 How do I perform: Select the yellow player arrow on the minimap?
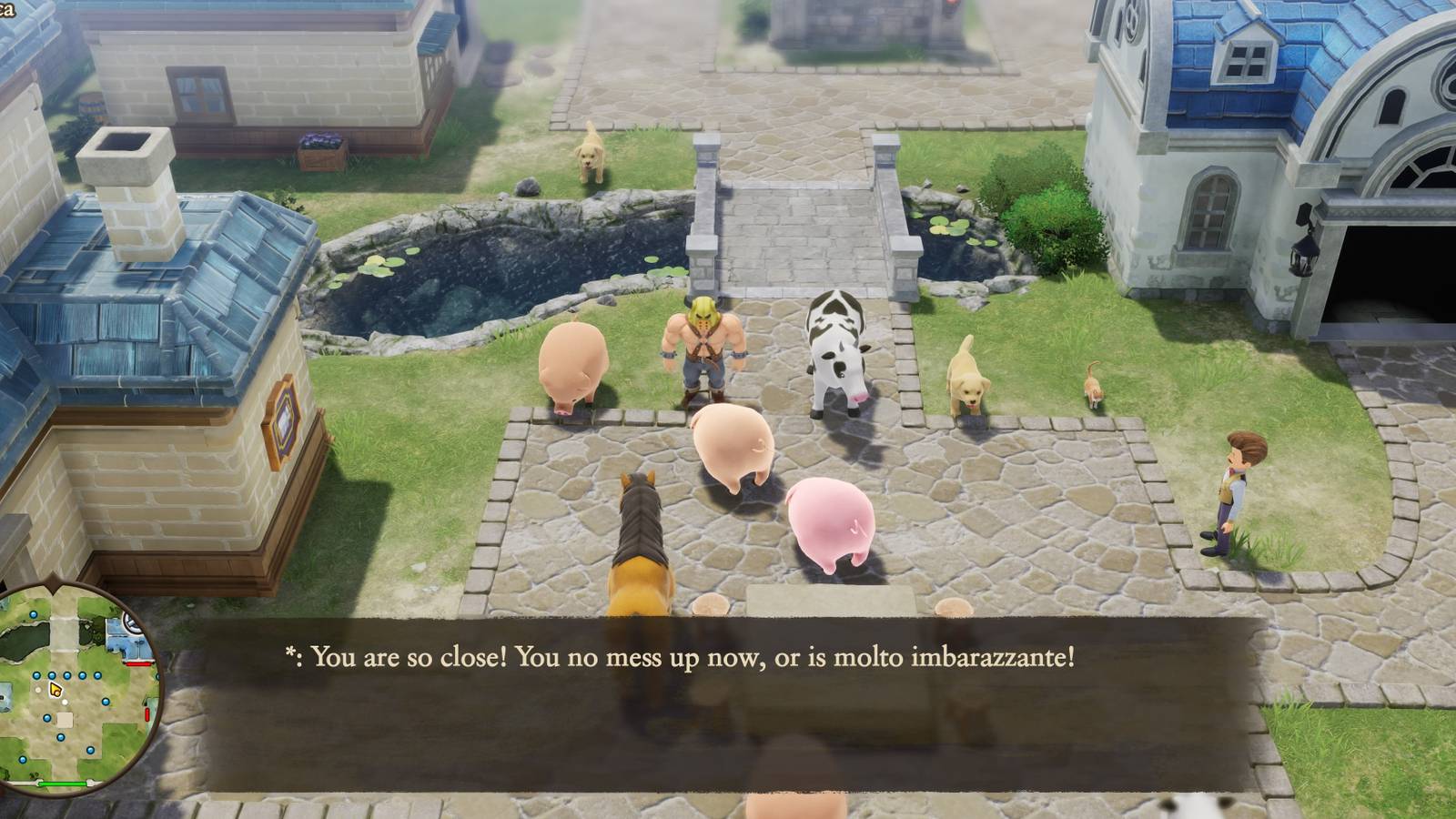click(55, 690)
